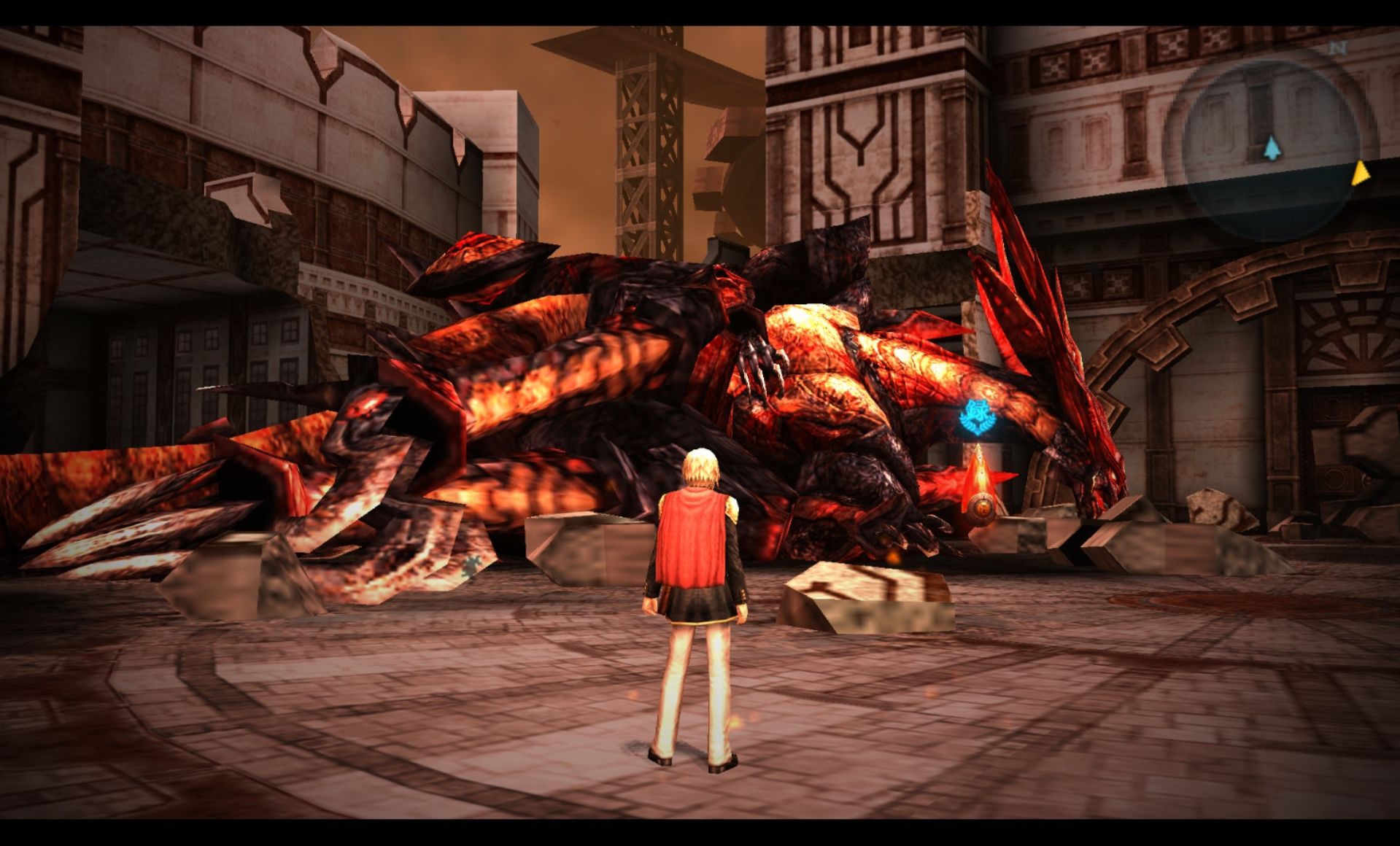
Task: Select the glowing blue emblem interaction marker
Action: pyautogui.click(x=977, y=418)
